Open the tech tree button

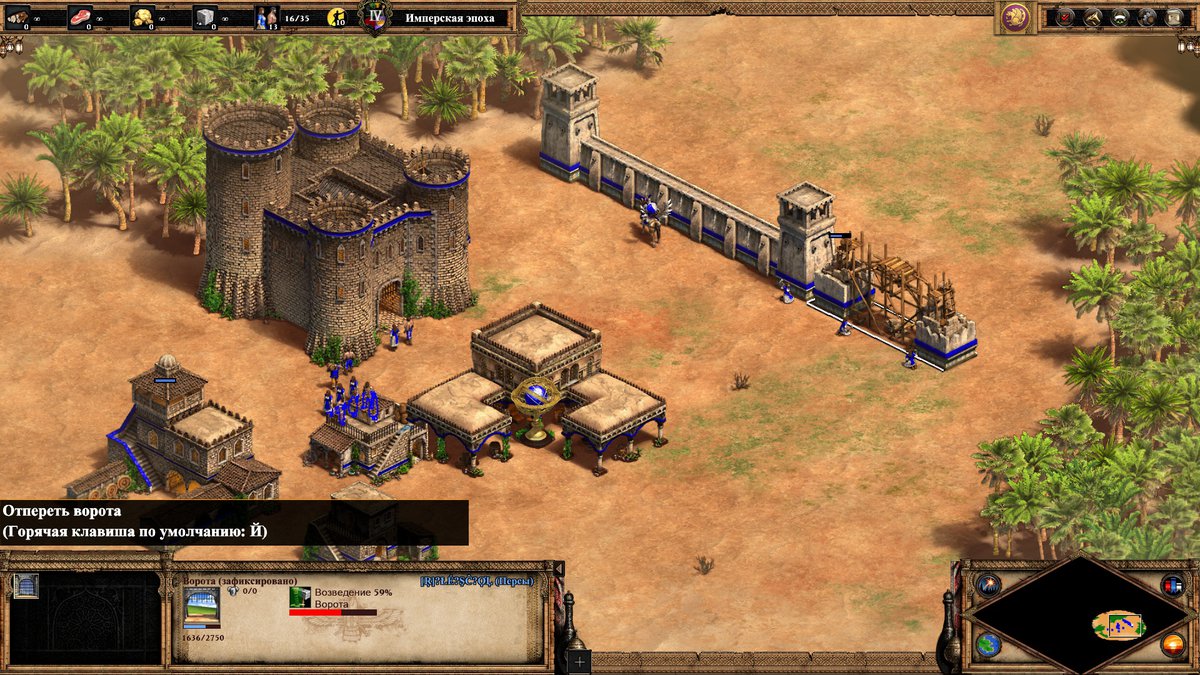1093,16
